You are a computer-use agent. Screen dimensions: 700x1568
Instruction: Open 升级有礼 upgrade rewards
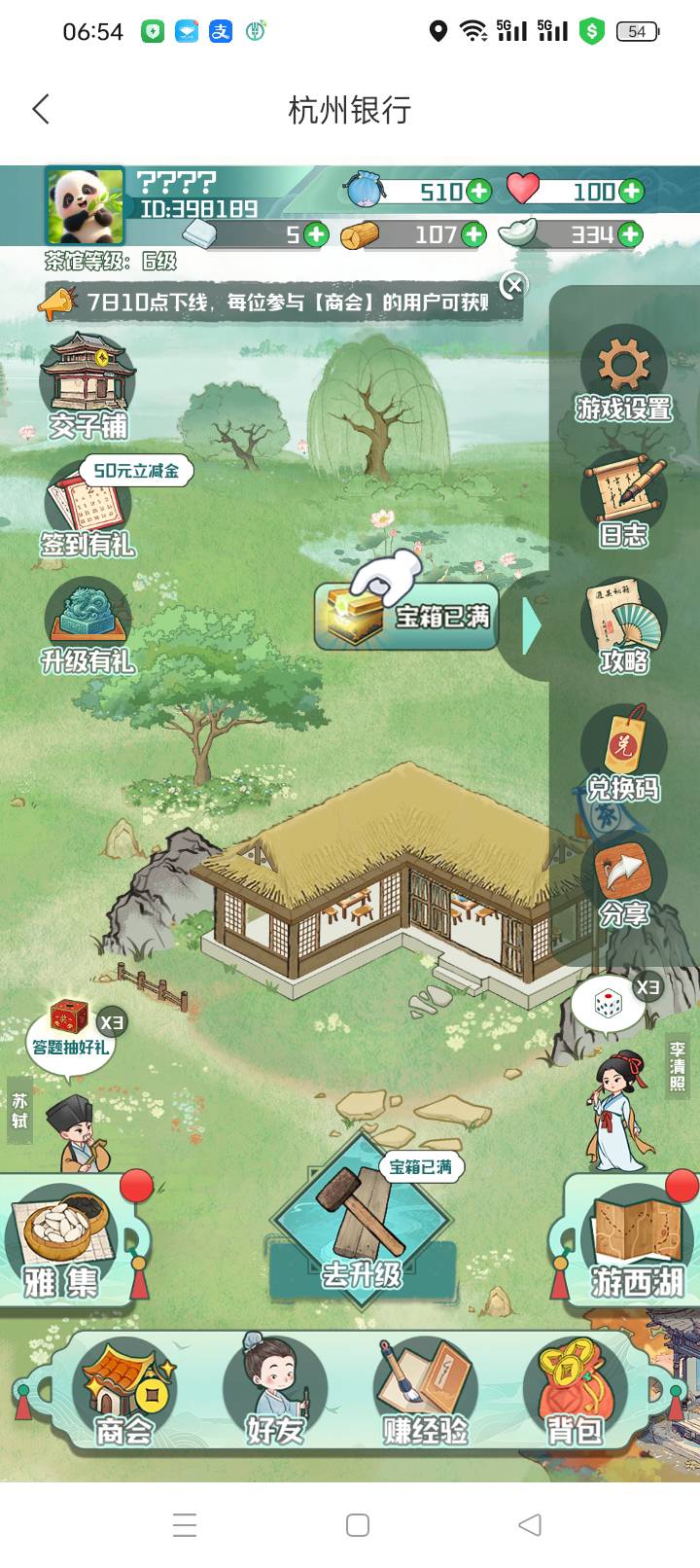coord(87,627)
